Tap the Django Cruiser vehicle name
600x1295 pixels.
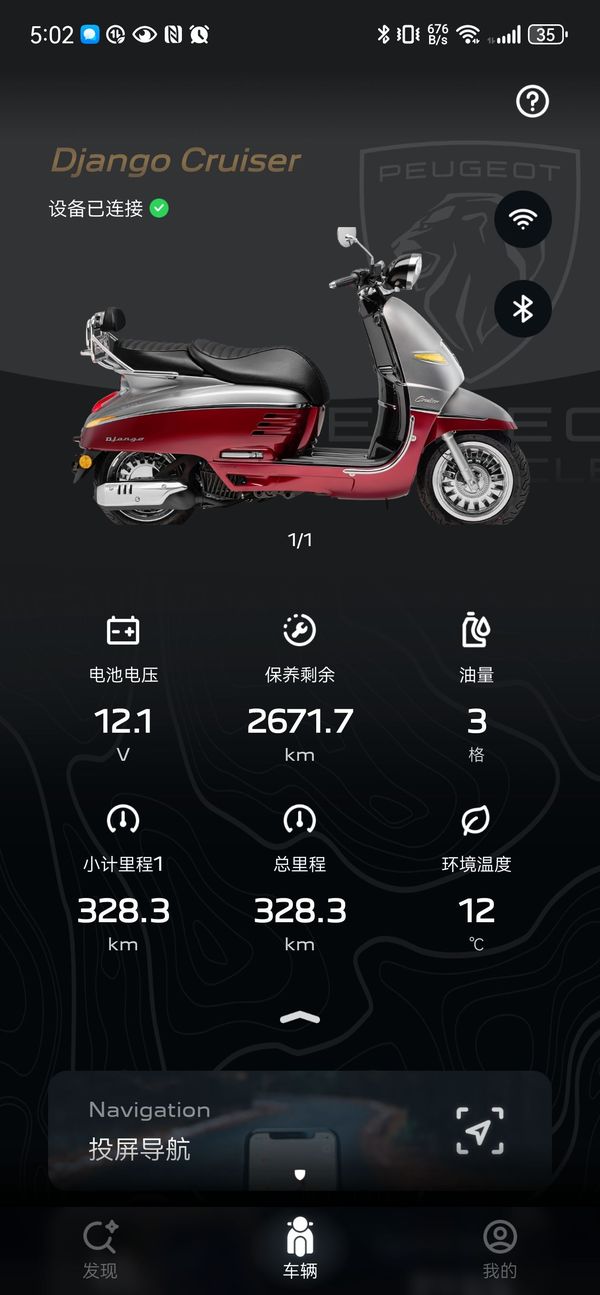(176, 161)
